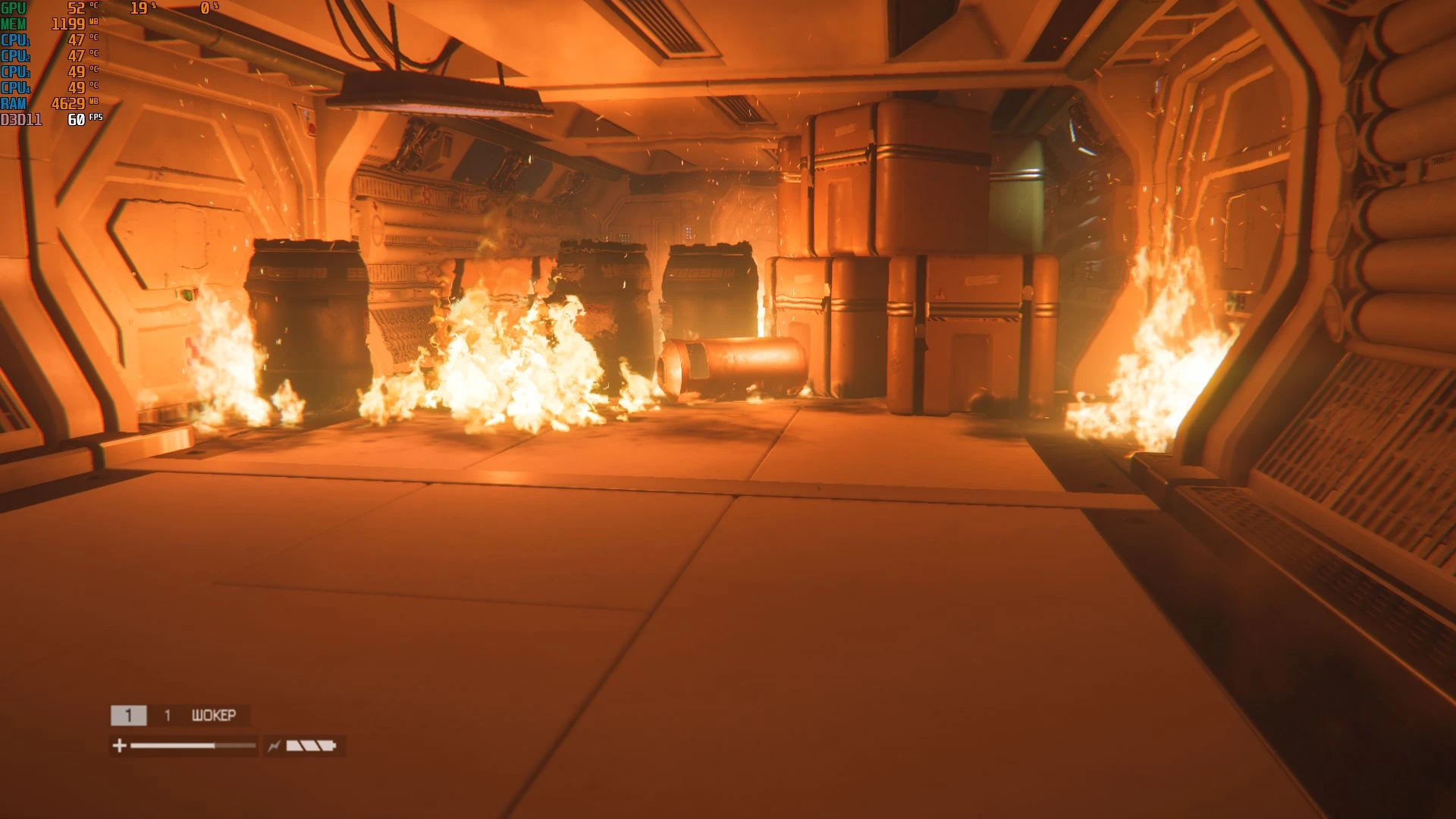The height and width of the screenshot is (819, 1456).
Task: Click the 1199 MB memory usage value
Action: point(67,24)
